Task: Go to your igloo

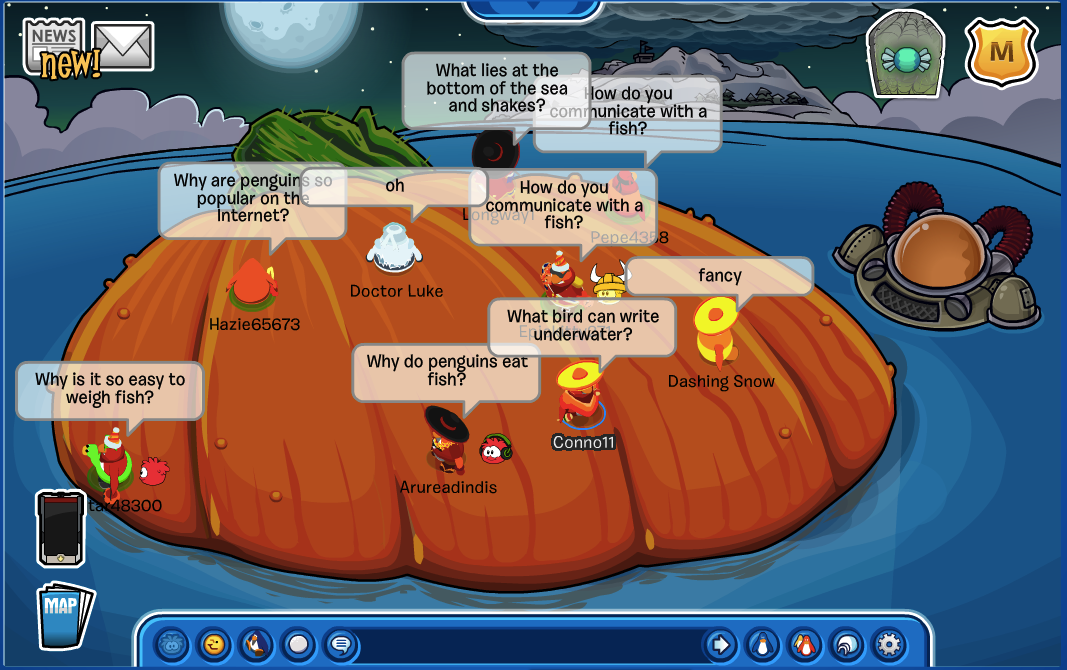Action: [x=846, y=644]
